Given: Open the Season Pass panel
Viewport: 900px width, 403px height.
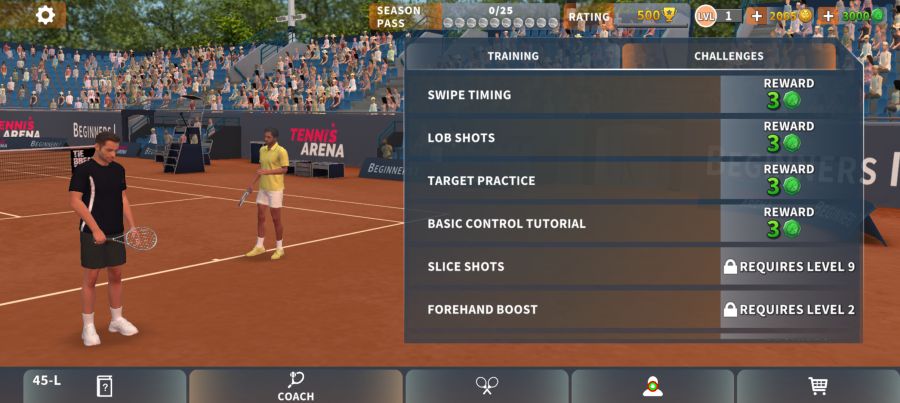Looking at the screenshot, I should pyautogui.click(x=465, y=16).
